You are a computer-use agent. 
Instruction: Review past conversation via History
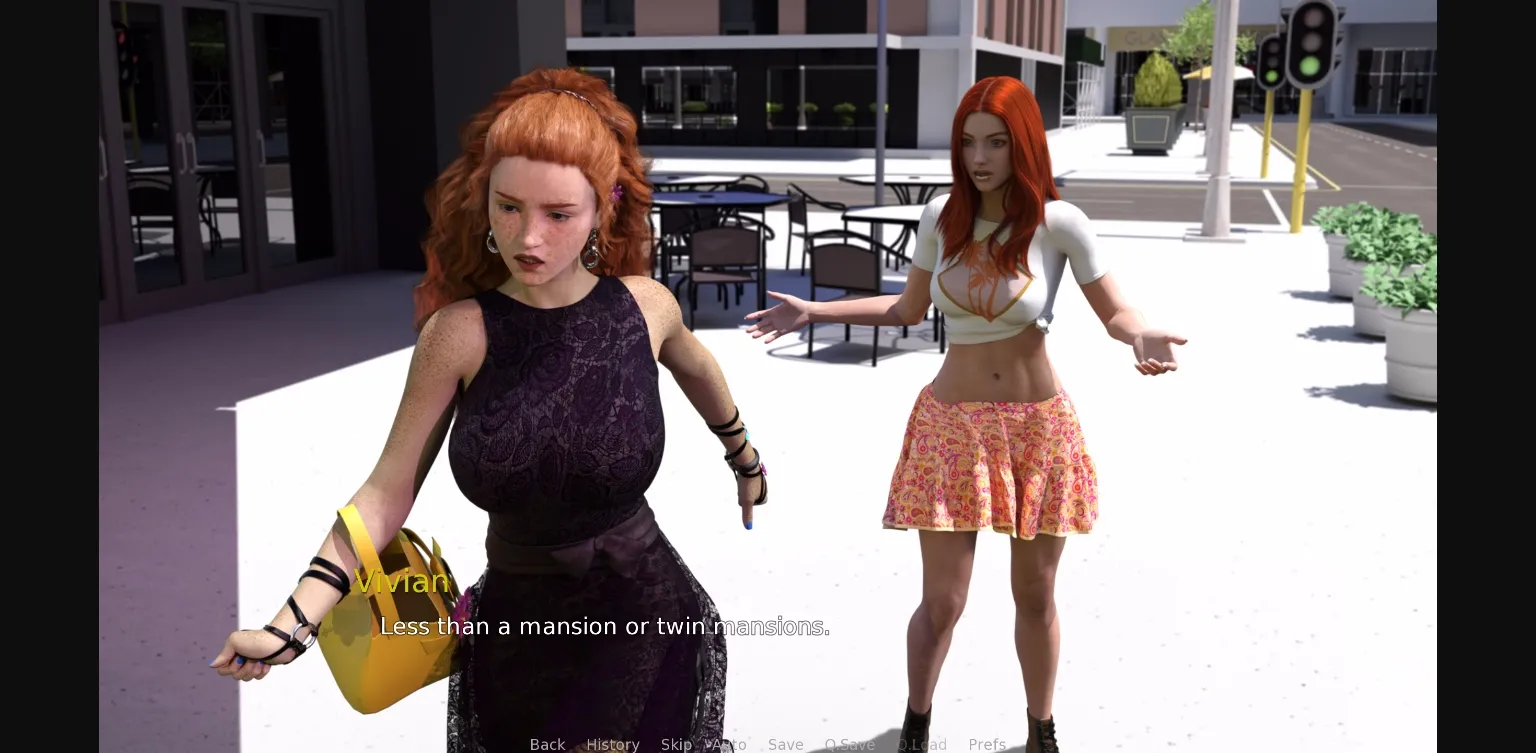(613, 744)
